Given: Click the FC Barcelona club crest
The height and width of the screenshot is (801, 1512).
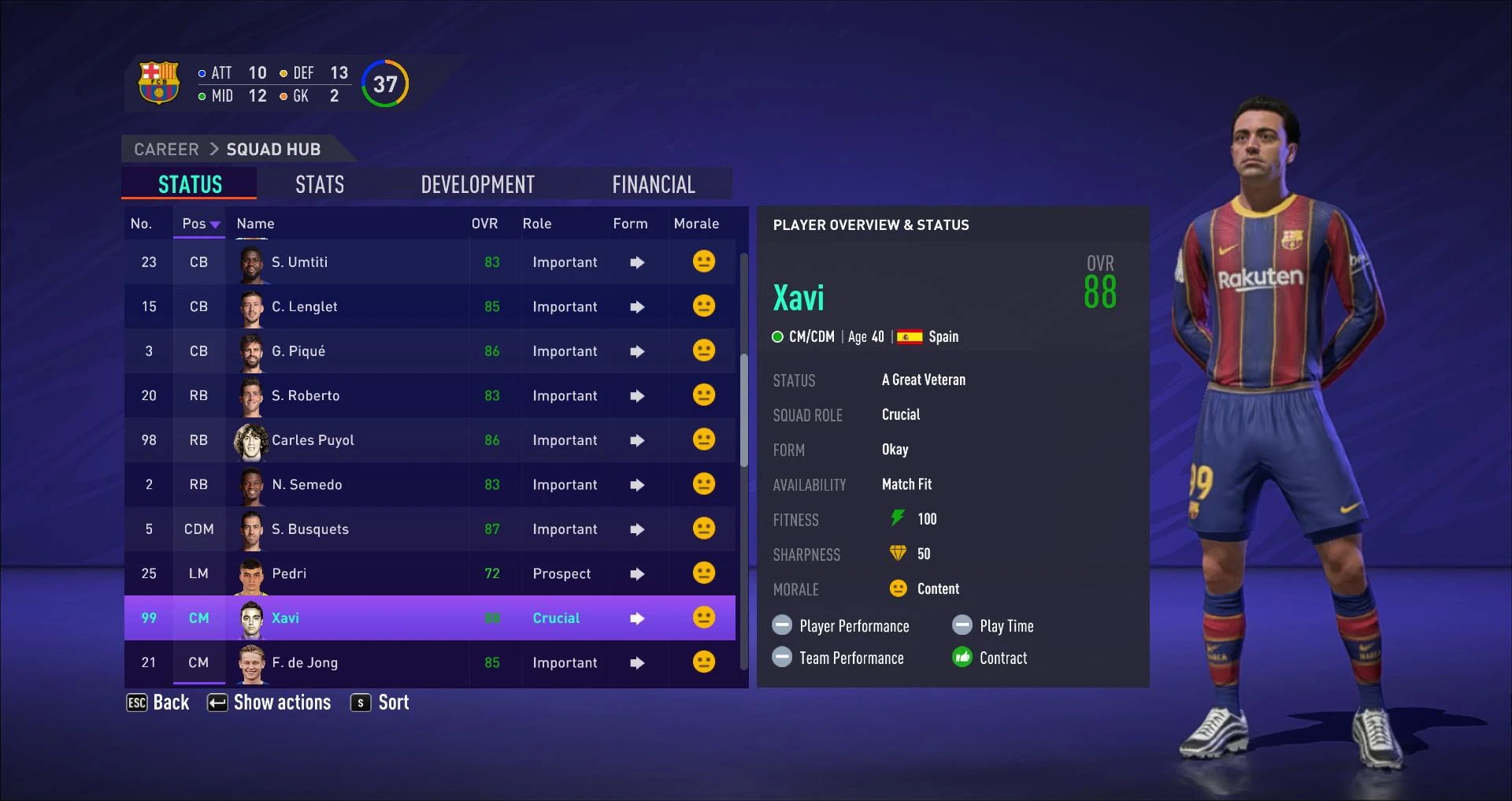Looking at the screenshot, I should coord(159,83).
